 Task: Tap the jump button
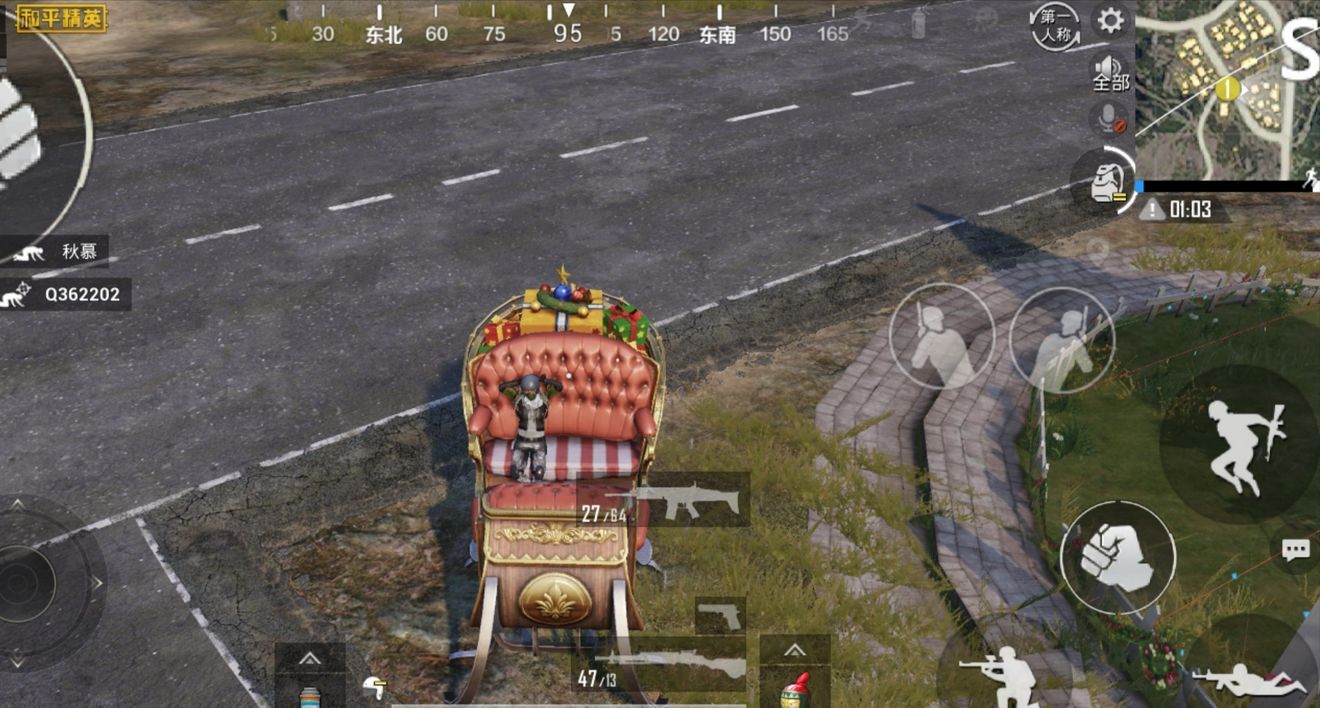tap(1239, 443)
